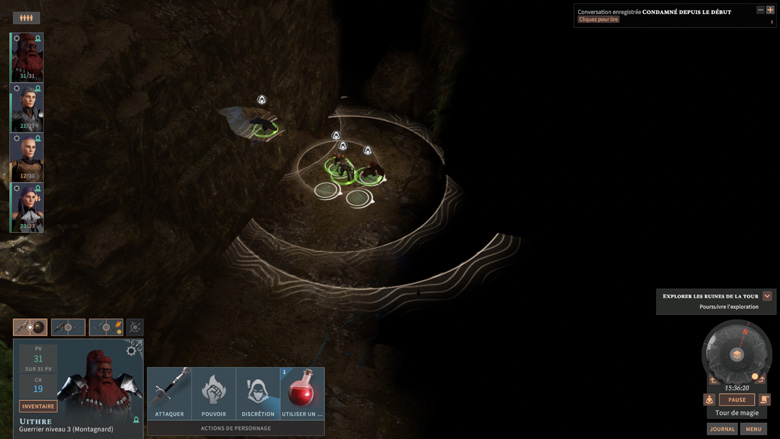Click the gear icon on Uithre's portrait panel
Image resolution: width=780 pixels, height=439 pixels.
132,350
